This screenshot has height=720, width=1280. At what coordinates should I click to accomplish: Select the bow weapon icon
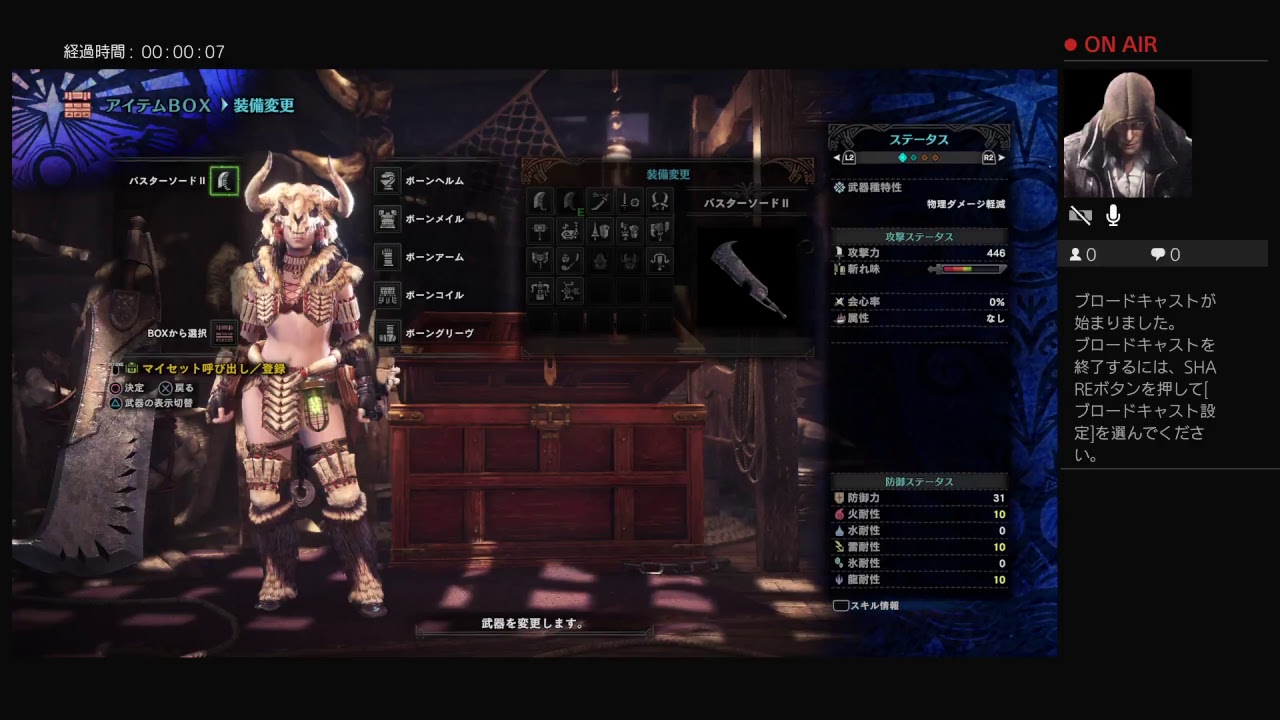tap(570, 292)
